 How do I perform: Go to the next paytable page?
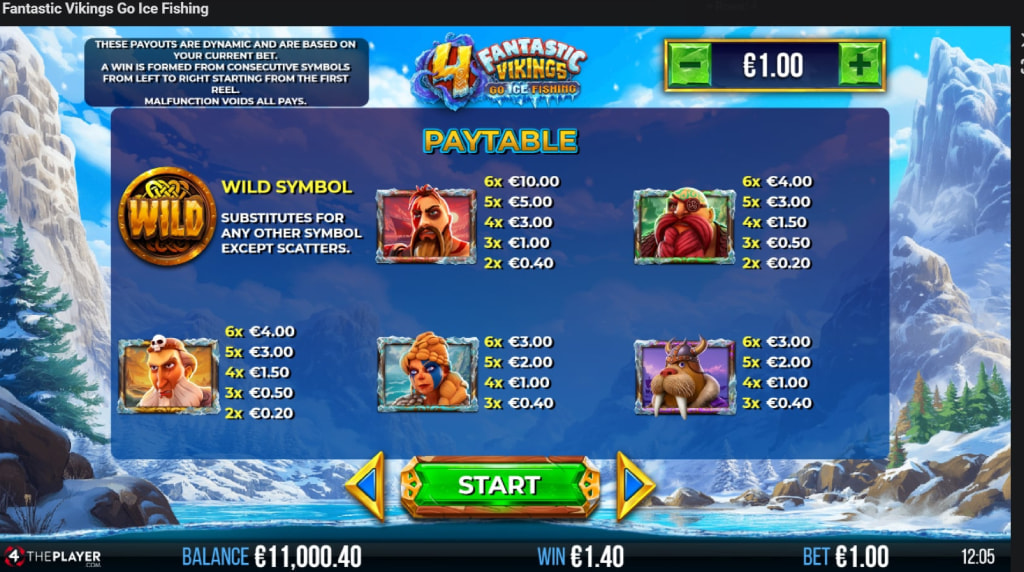click(633, 486)
